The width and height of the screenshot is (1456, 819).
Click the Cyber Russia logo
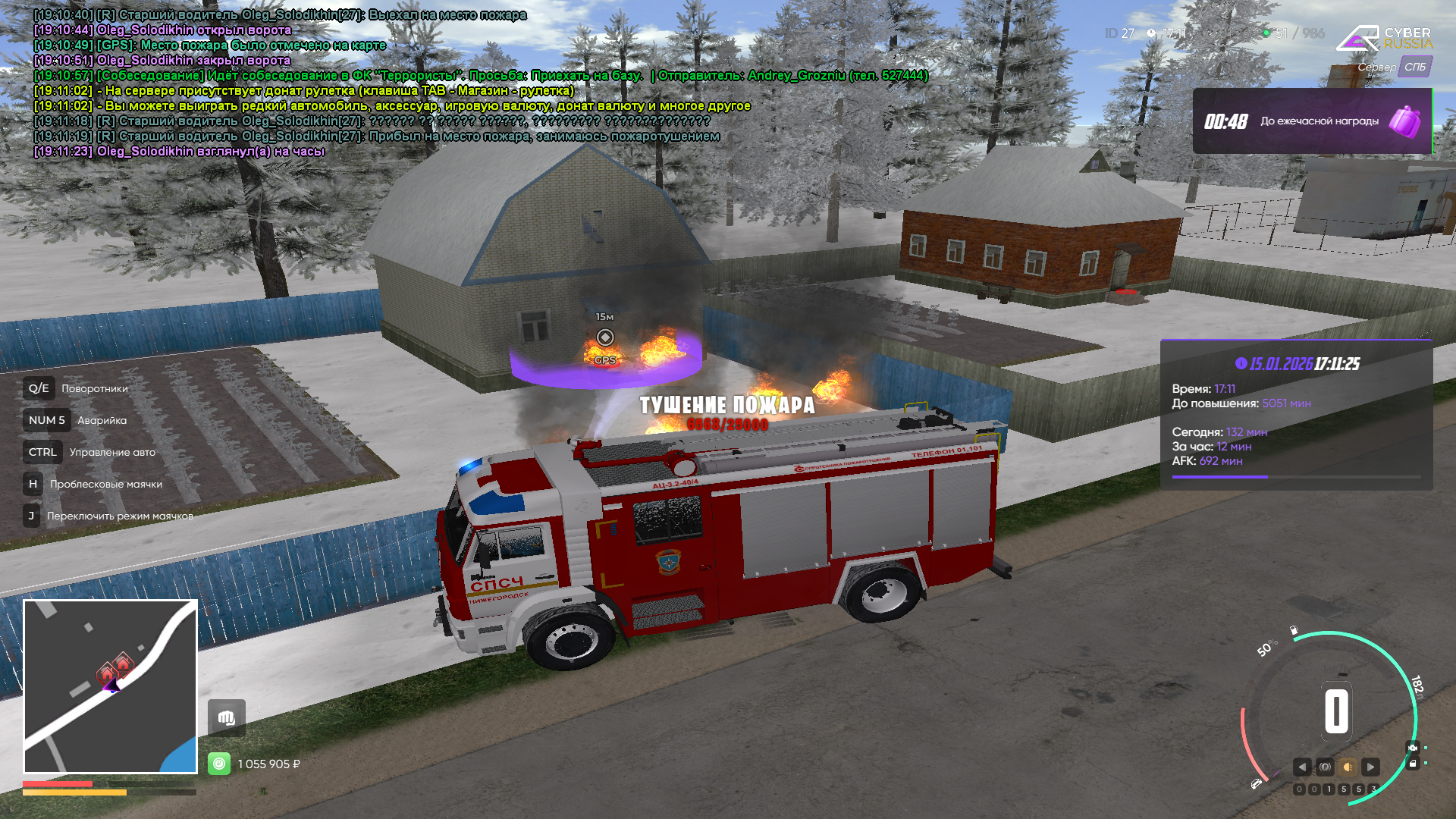click(x=1383, y=38)
